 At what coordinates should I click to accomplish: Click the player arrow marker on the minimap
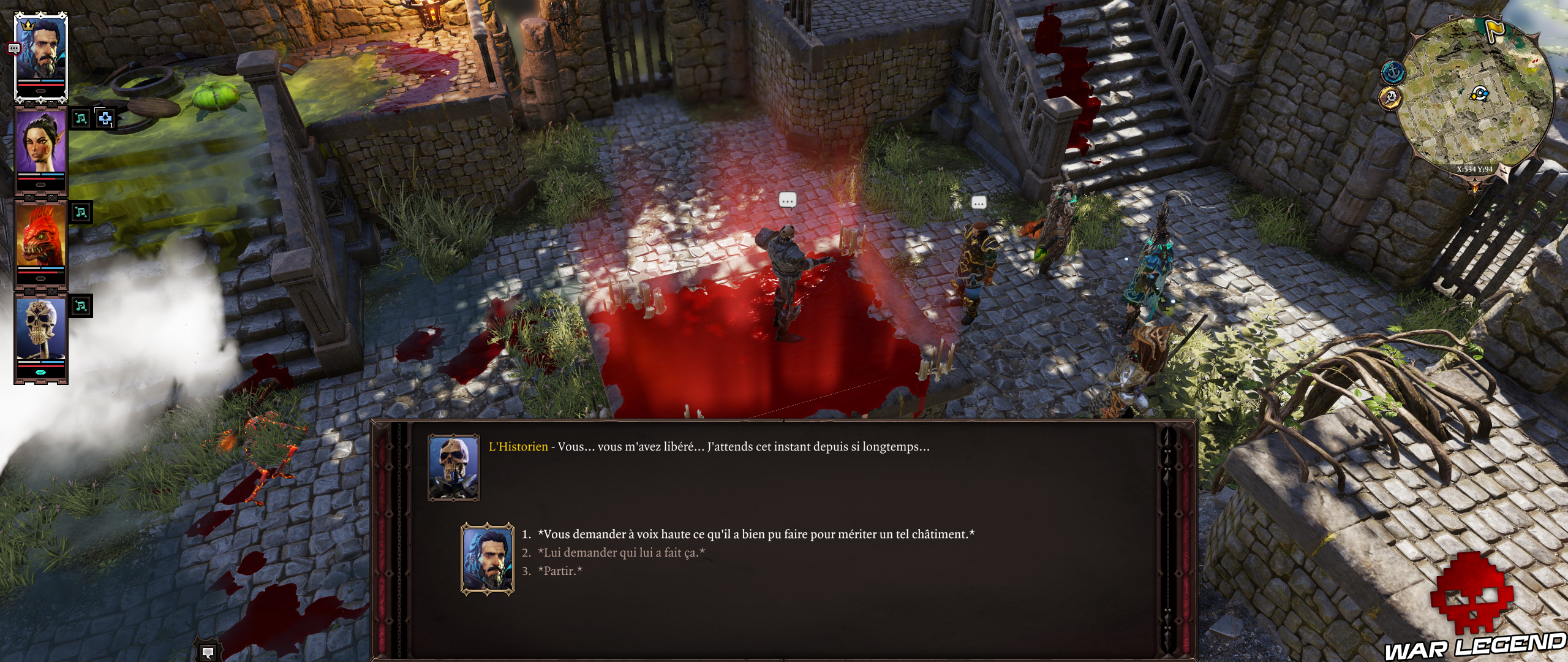[1479, 94]
